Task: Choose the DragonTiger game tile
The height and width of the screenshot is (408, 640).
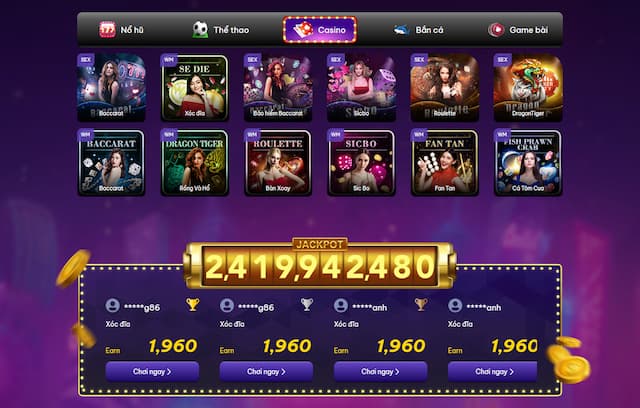Action: click(527, 88)
